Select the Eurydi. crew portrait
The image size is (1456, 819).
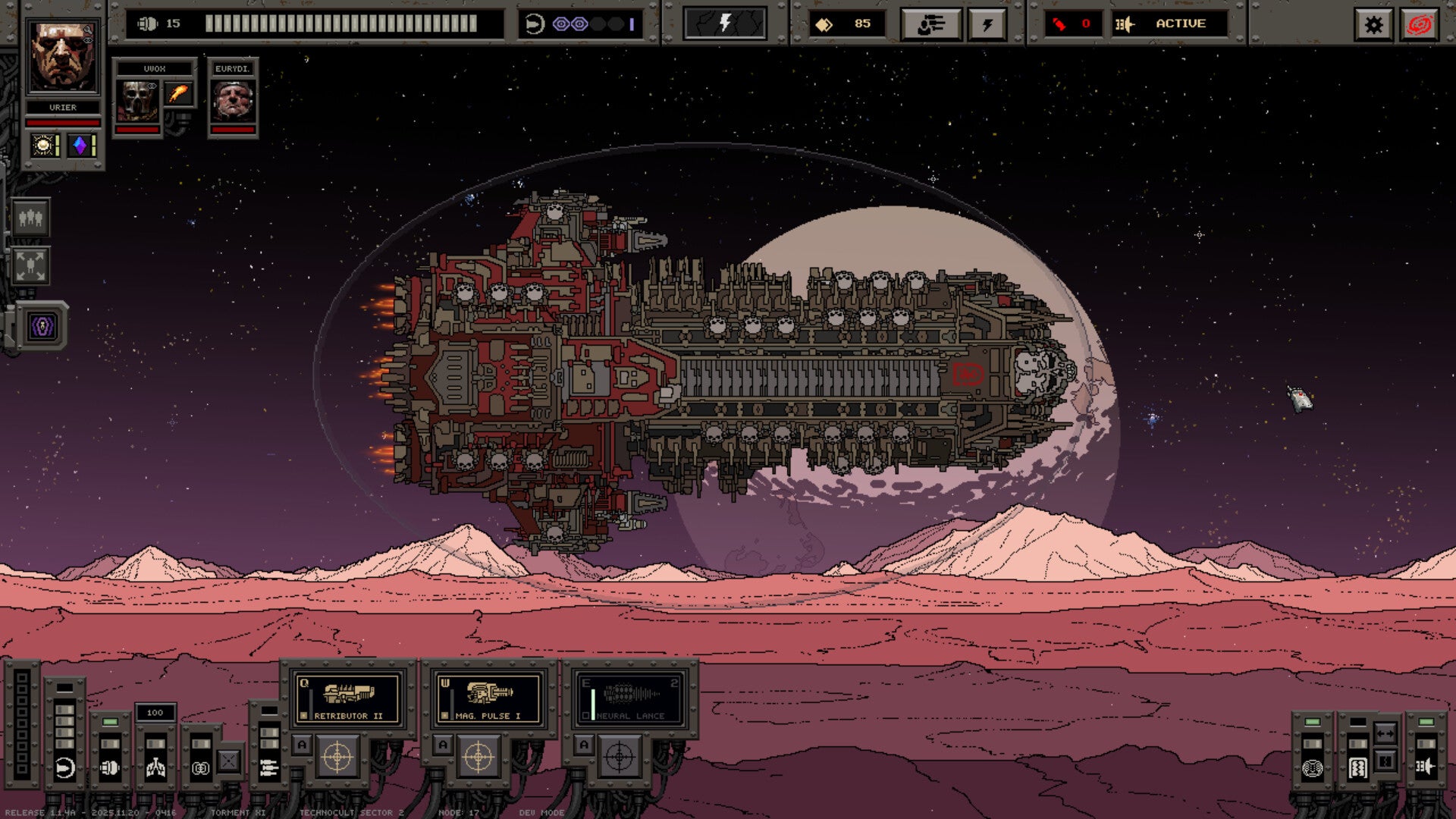(x=233, y=101)
